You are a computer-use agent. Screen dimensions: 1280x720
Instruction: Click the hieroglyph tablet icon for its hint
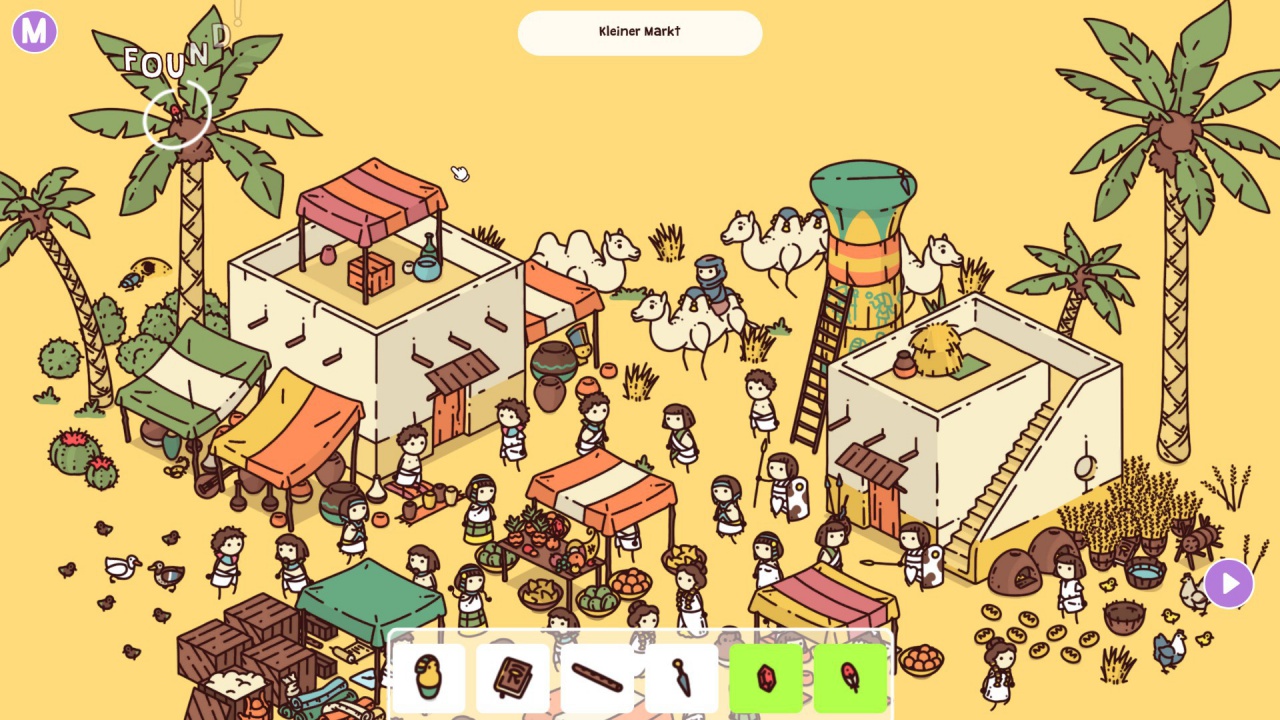[513, 676]
